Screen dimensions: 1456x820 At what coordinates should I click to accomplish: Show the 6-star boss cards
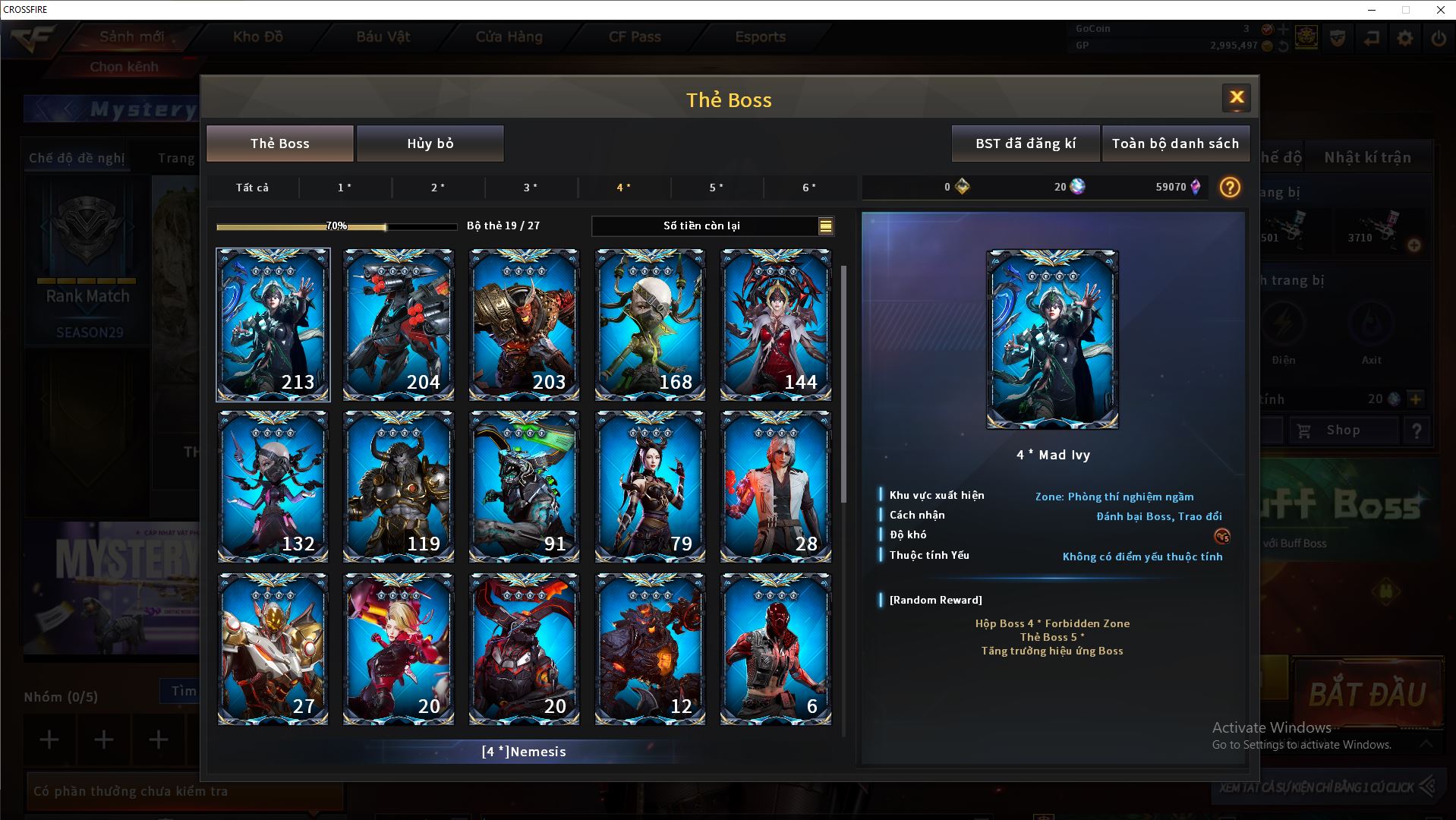click(809, 188)
